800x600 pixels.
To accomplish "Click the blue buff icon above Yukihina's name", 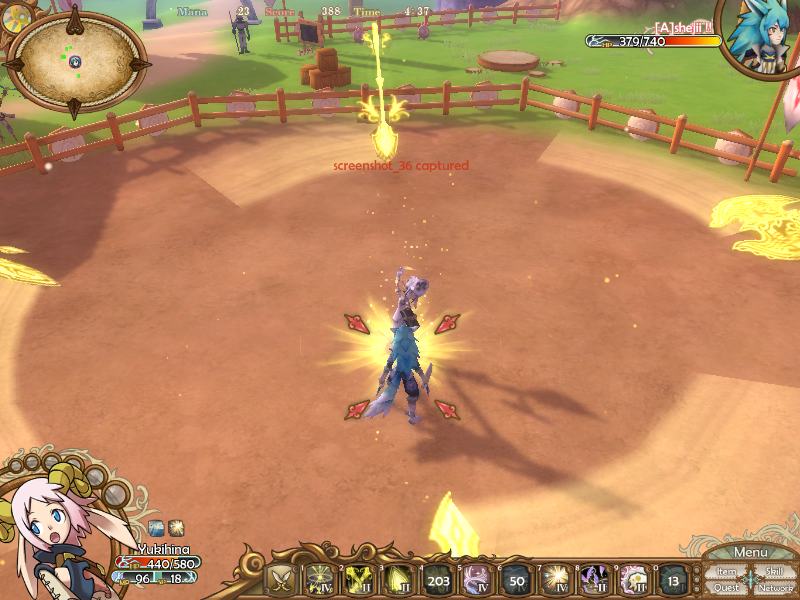I will (156, 527).
